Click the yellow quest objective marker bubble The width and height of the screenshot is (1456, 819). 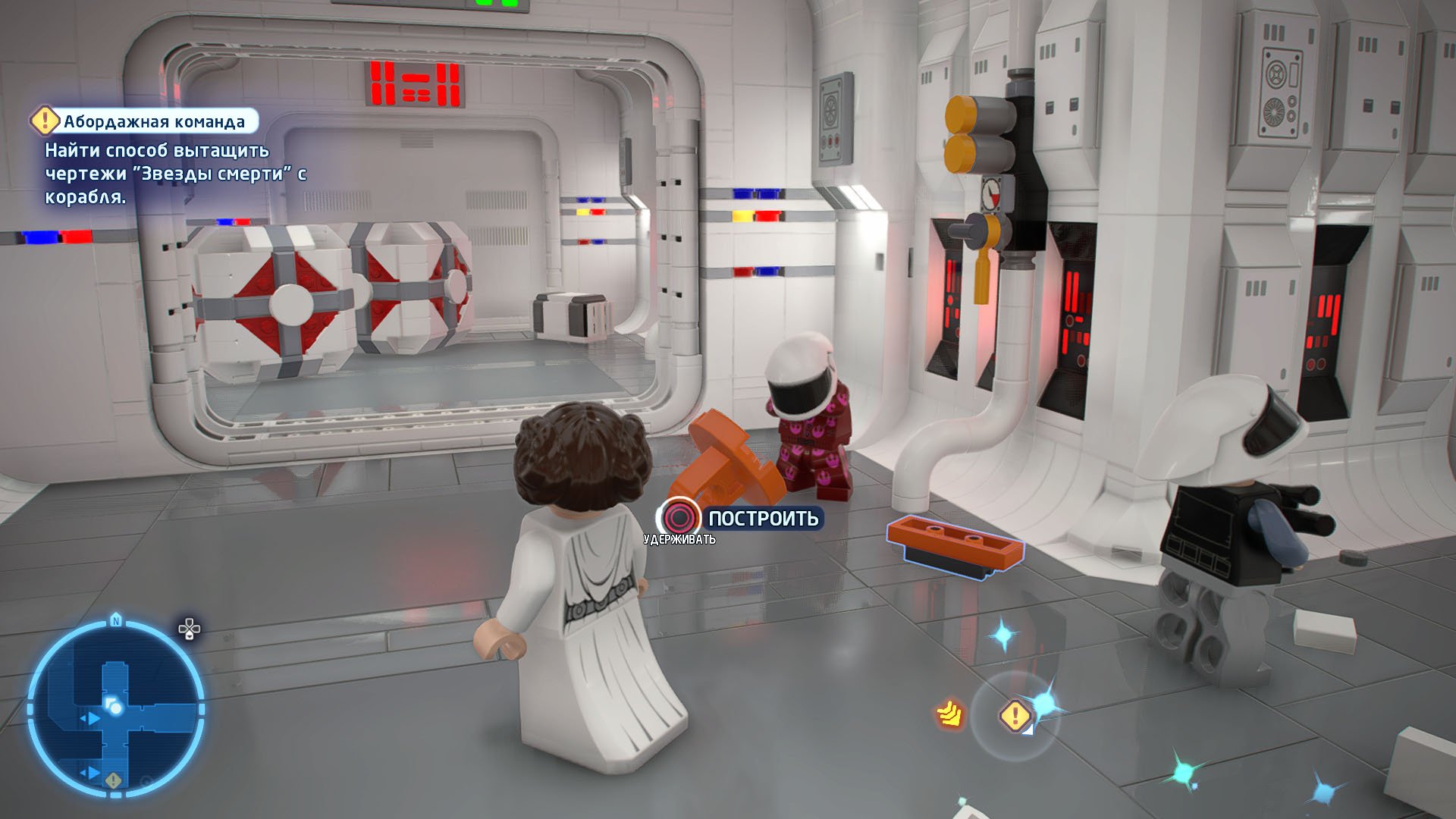point(1014,715)
